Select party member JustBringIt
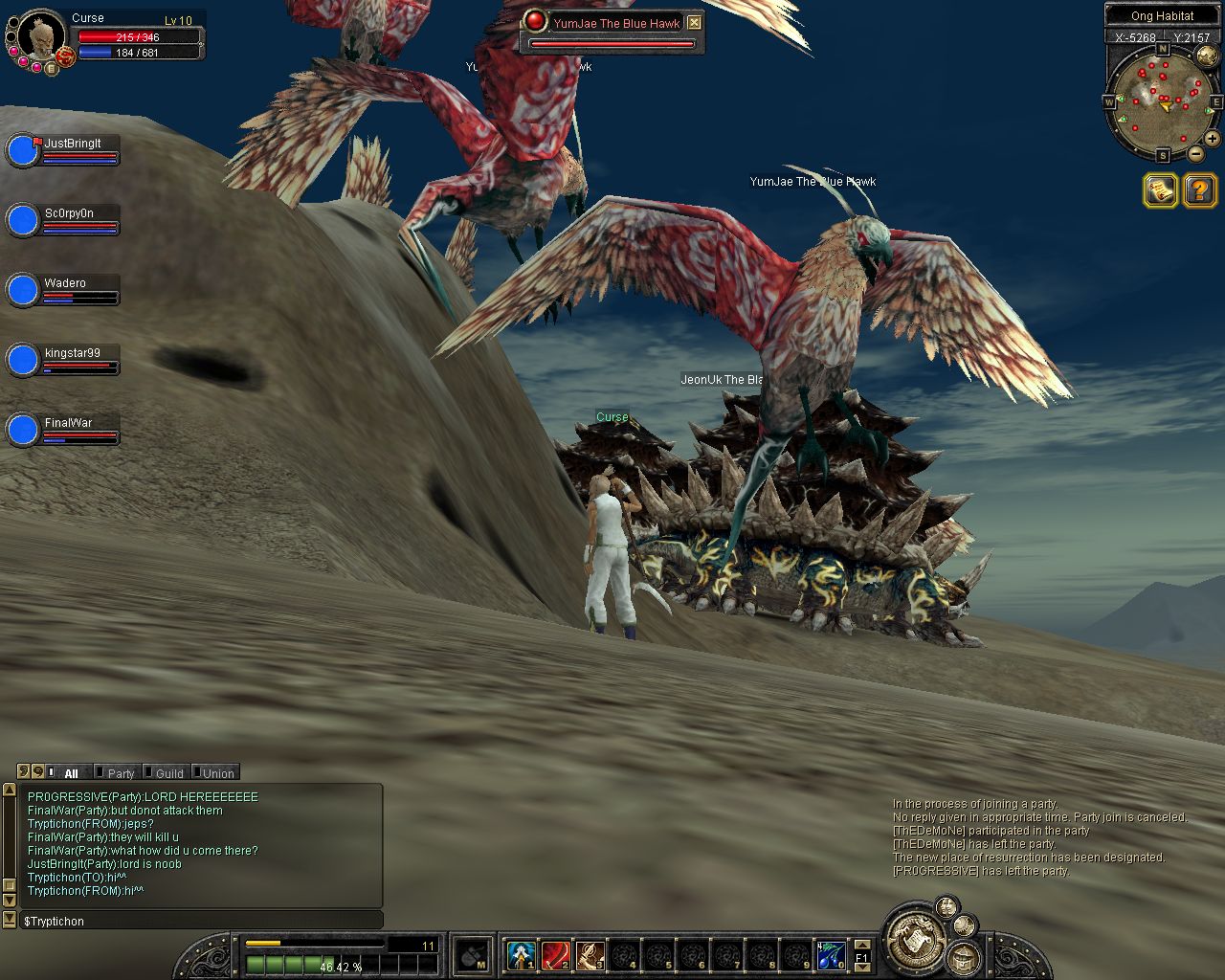The width and height of the screenshot is (1225, 980). [x=22, y=151]
